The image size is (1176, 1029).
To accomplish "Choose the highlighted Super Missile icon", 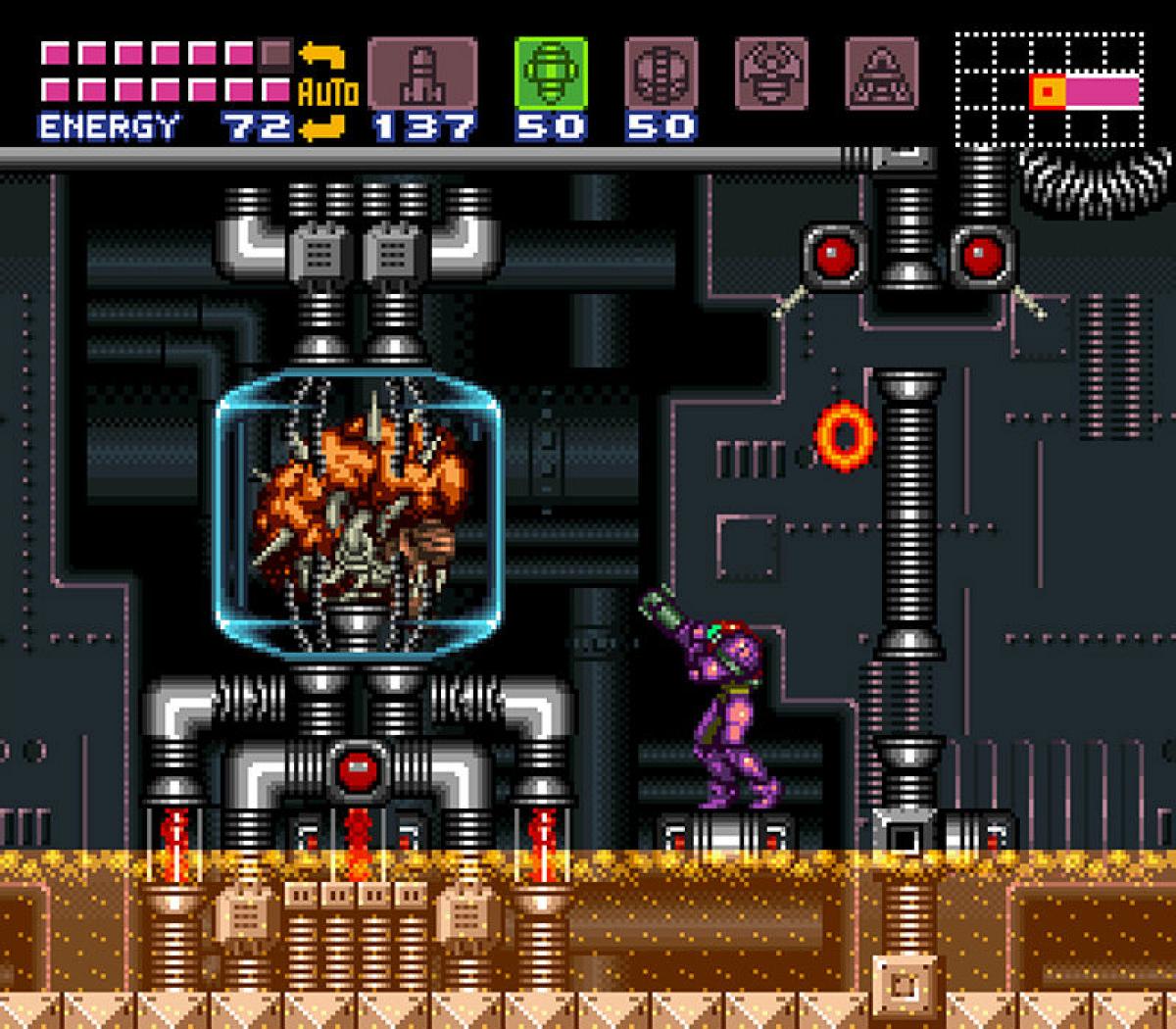I will click(x=551, y=73).
